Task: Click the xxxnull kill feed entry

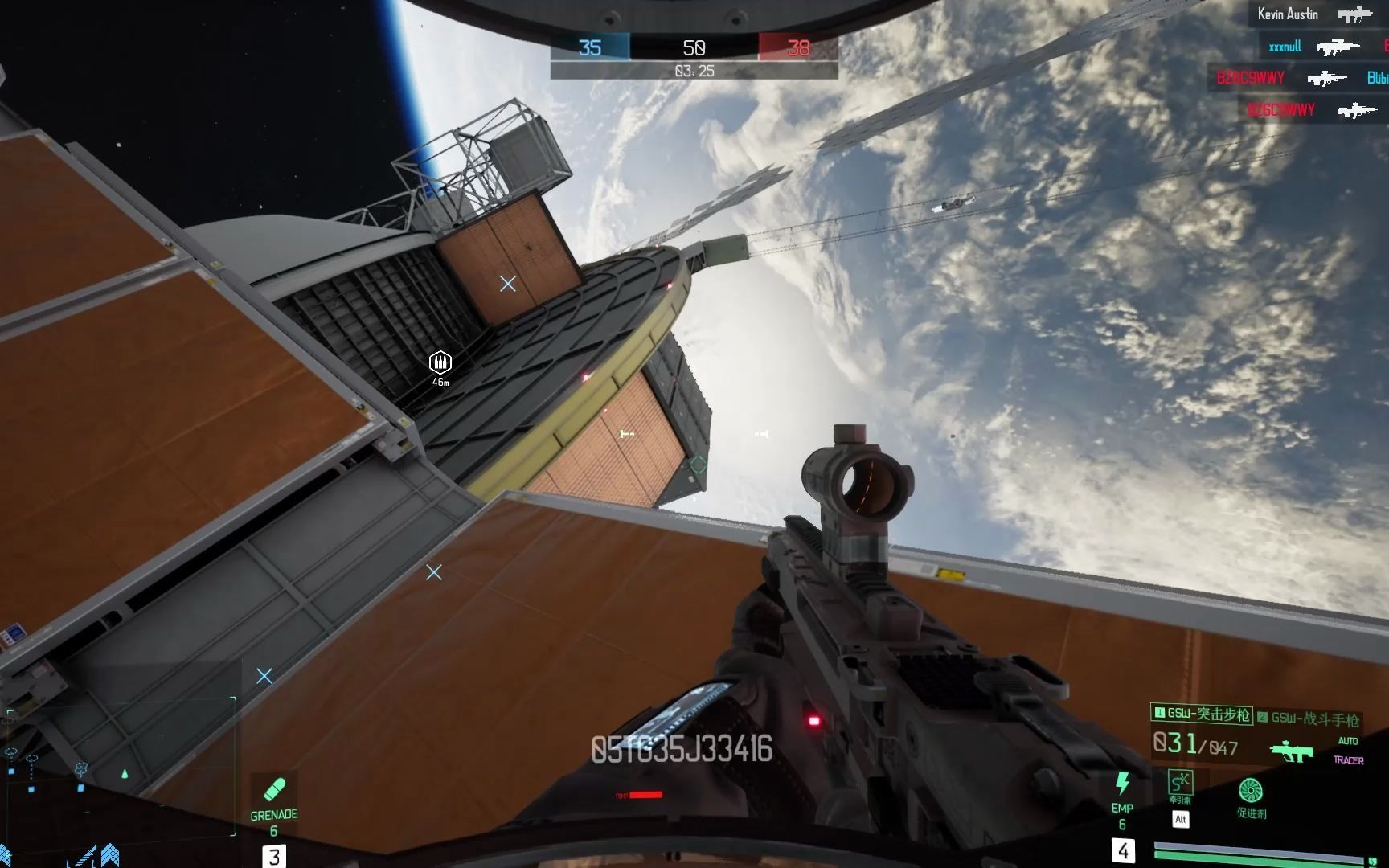Action: click(x=1285, y=47)
